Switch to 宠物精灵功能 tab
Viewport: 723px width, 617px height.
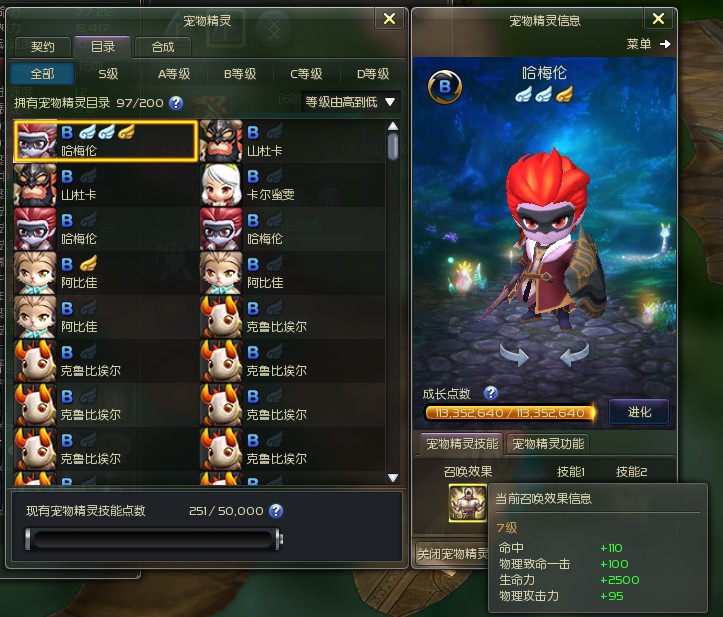(x=546, y=444)
